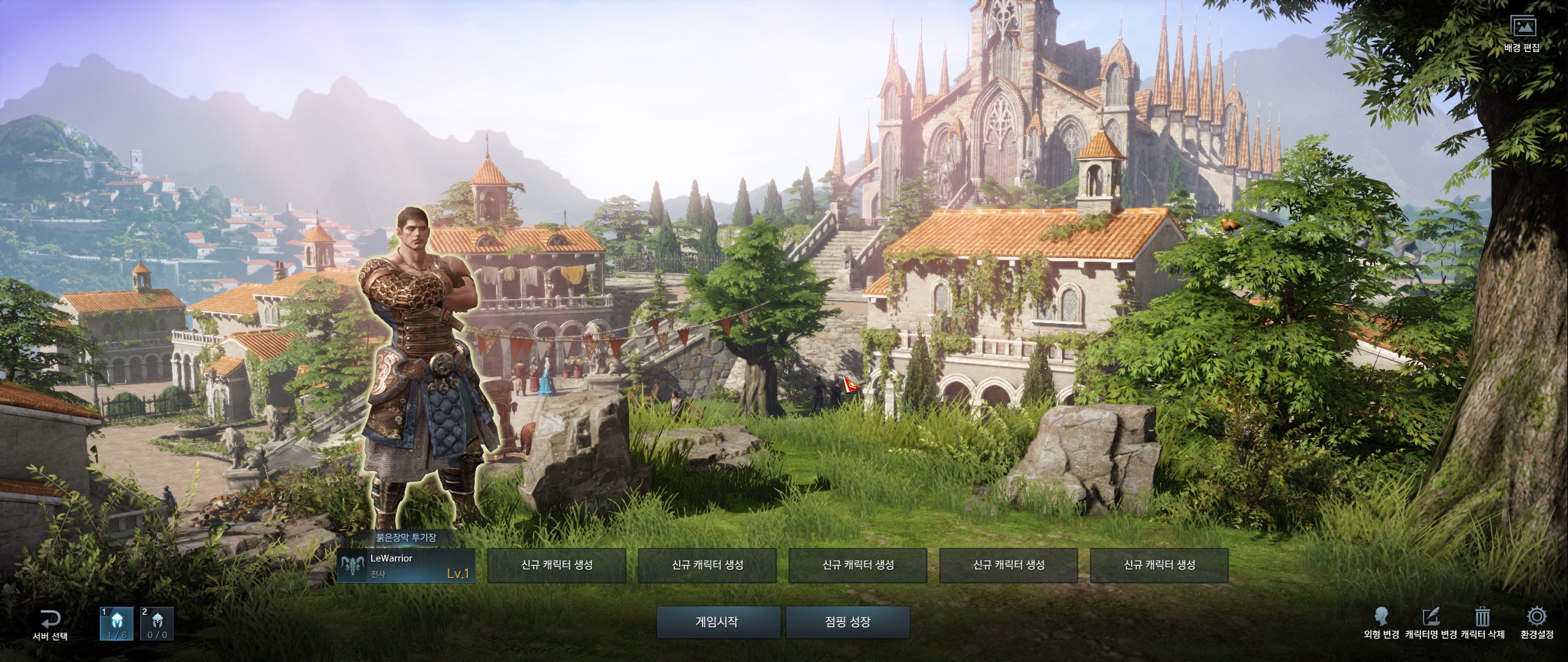This screenshot has height=662, width=1568.
Task: Select the LeWarrior character slot
Action: pyautogui.click(x=406, y=565)
